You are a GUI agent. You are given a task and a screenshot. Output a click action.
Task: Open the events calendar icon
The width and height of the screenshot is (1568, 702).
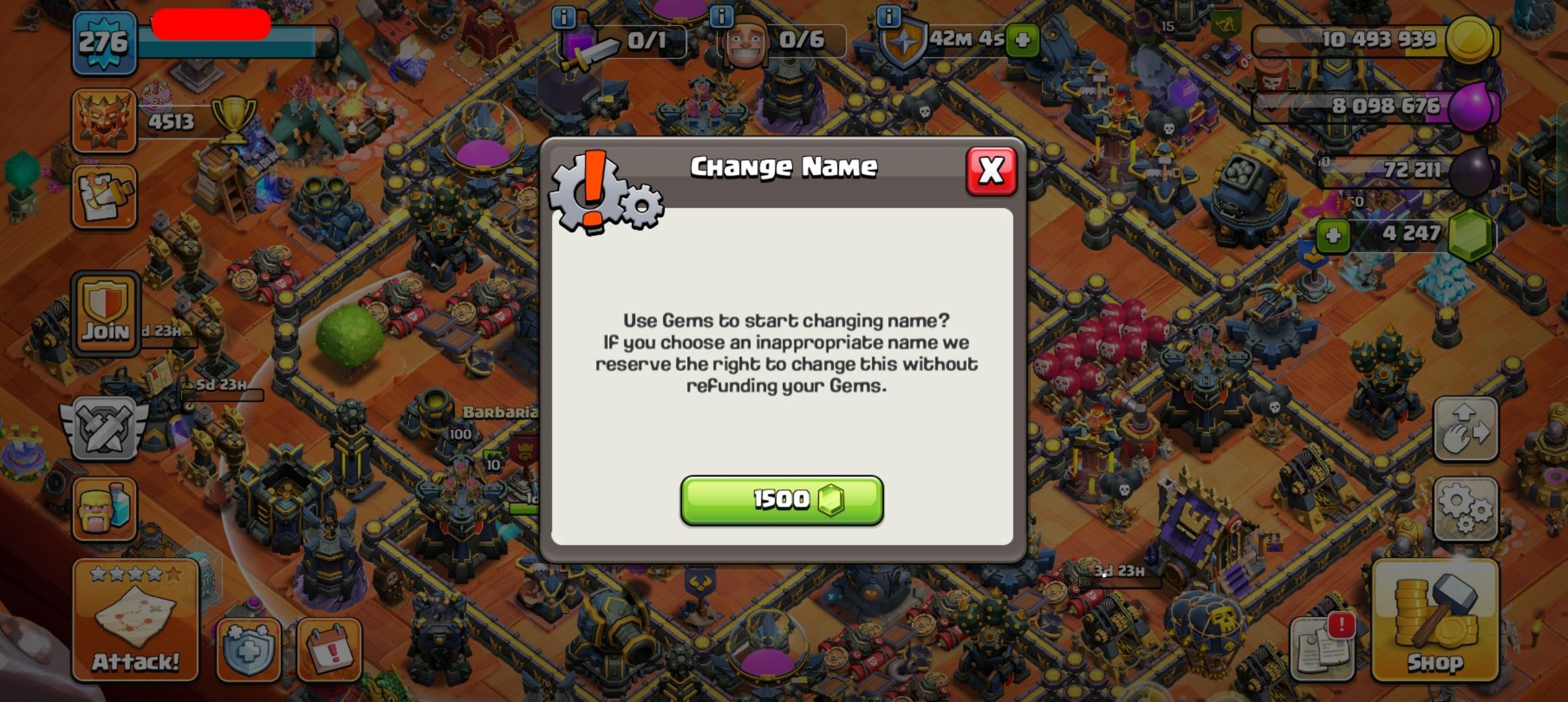(329, 649)
